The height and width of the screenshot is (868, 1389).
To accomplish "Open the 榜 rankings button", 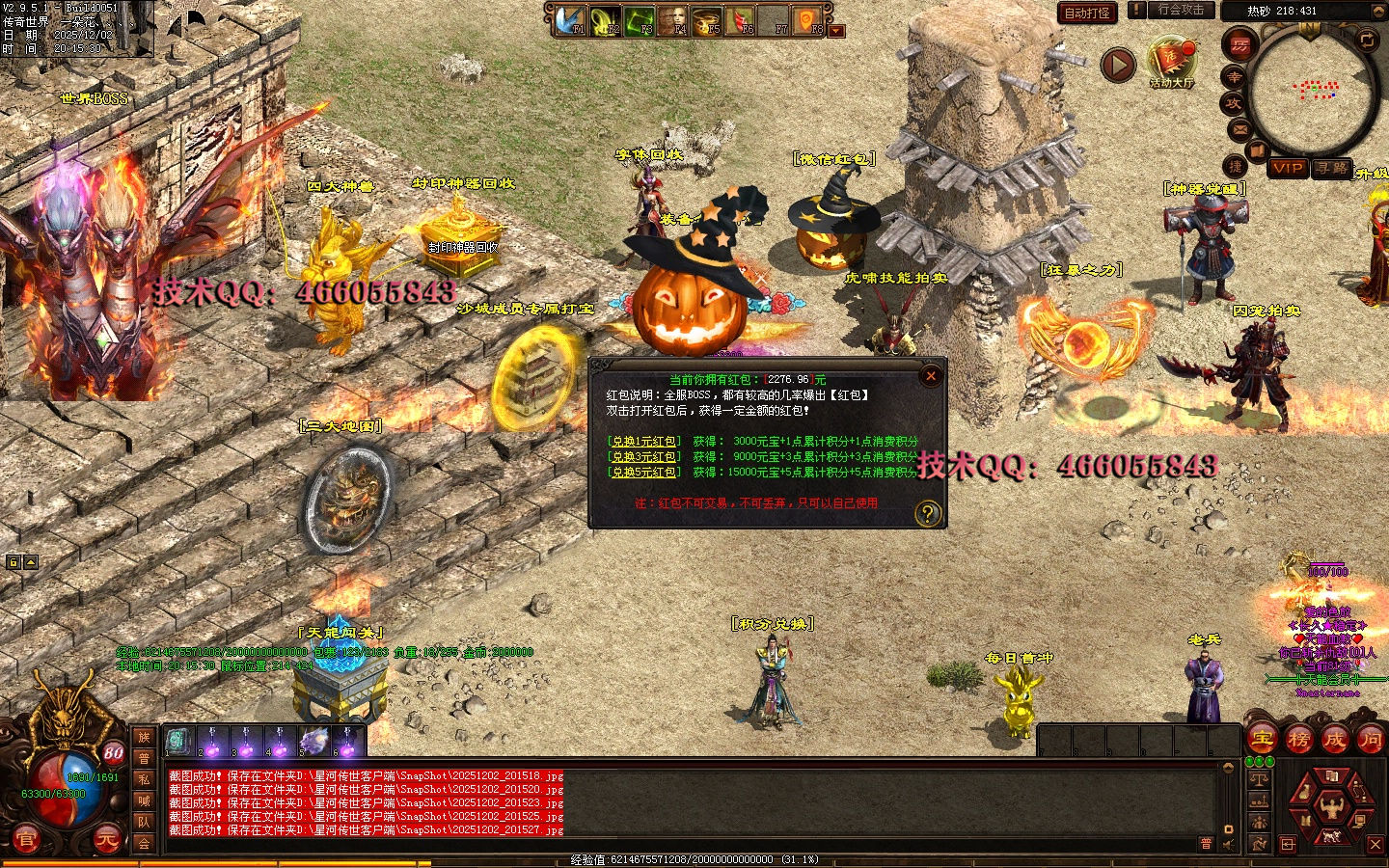I will 1298,740.
